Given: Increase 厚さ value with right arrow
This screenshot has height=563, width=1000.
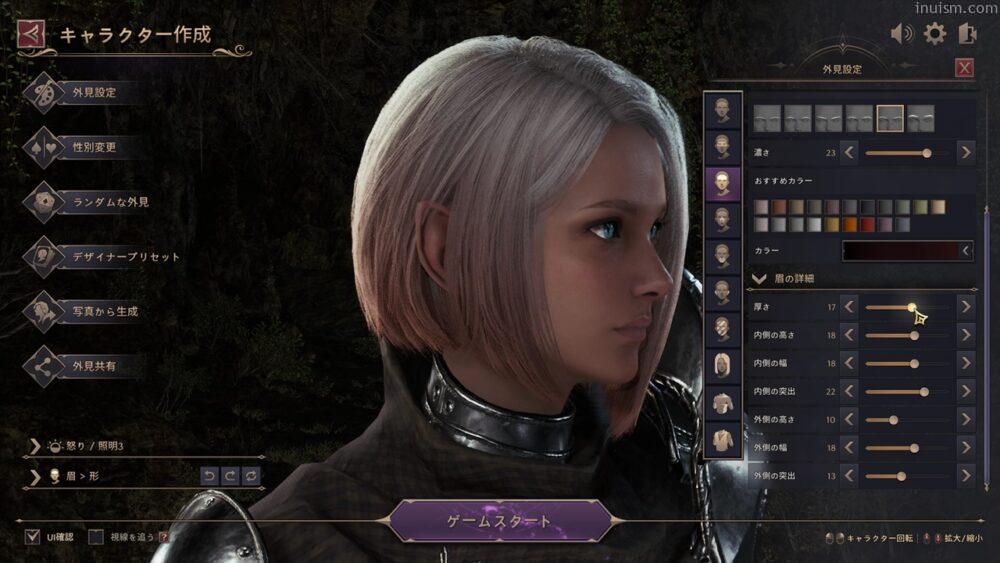Looking at the screenshot, I should (965, 307).
